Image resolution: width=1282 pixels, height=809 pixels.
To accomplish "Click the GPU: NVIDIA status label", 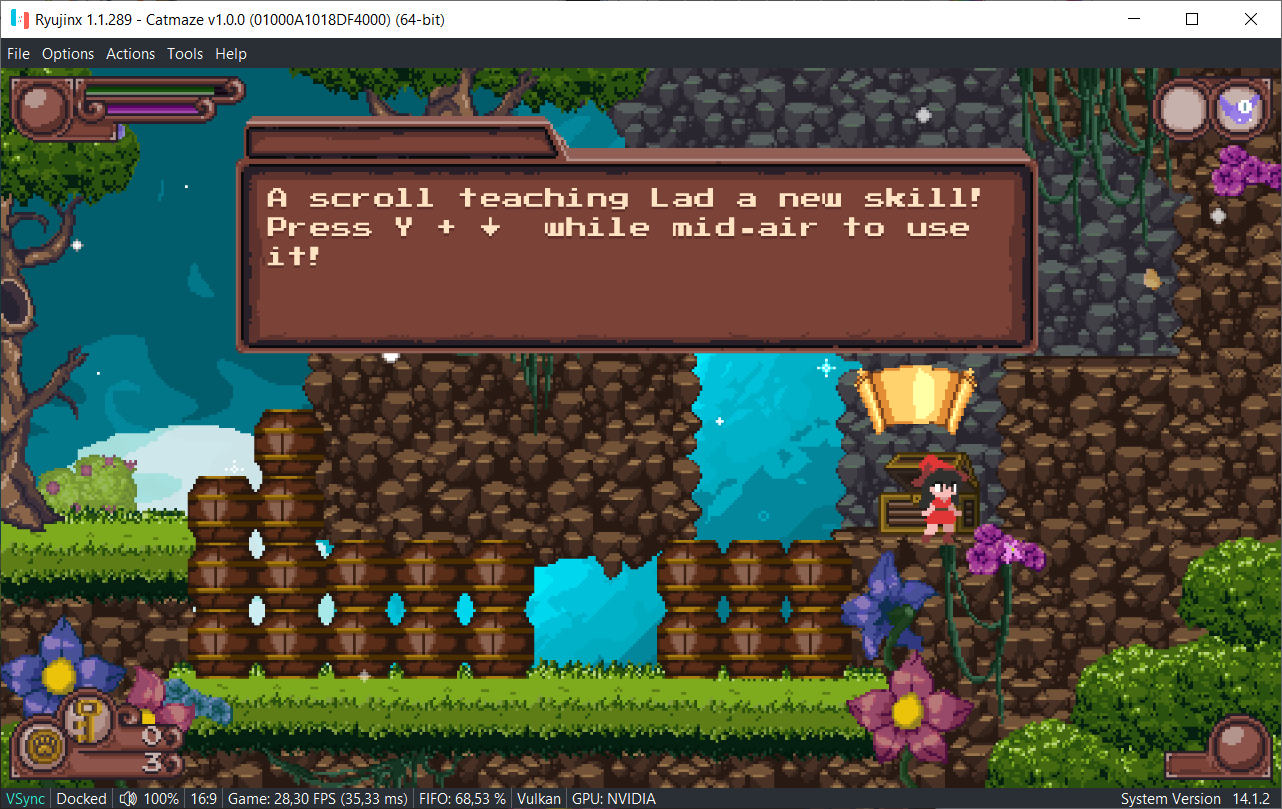I will pyautogui.click(x=613, y=798).
